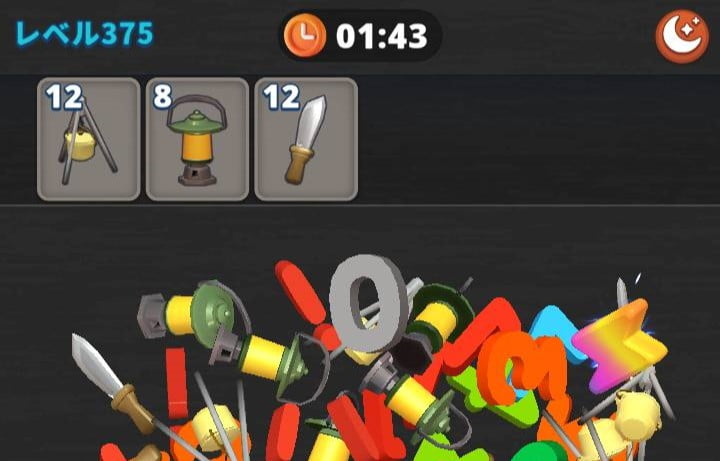Click the knife target tile

[x=305, y=139]
